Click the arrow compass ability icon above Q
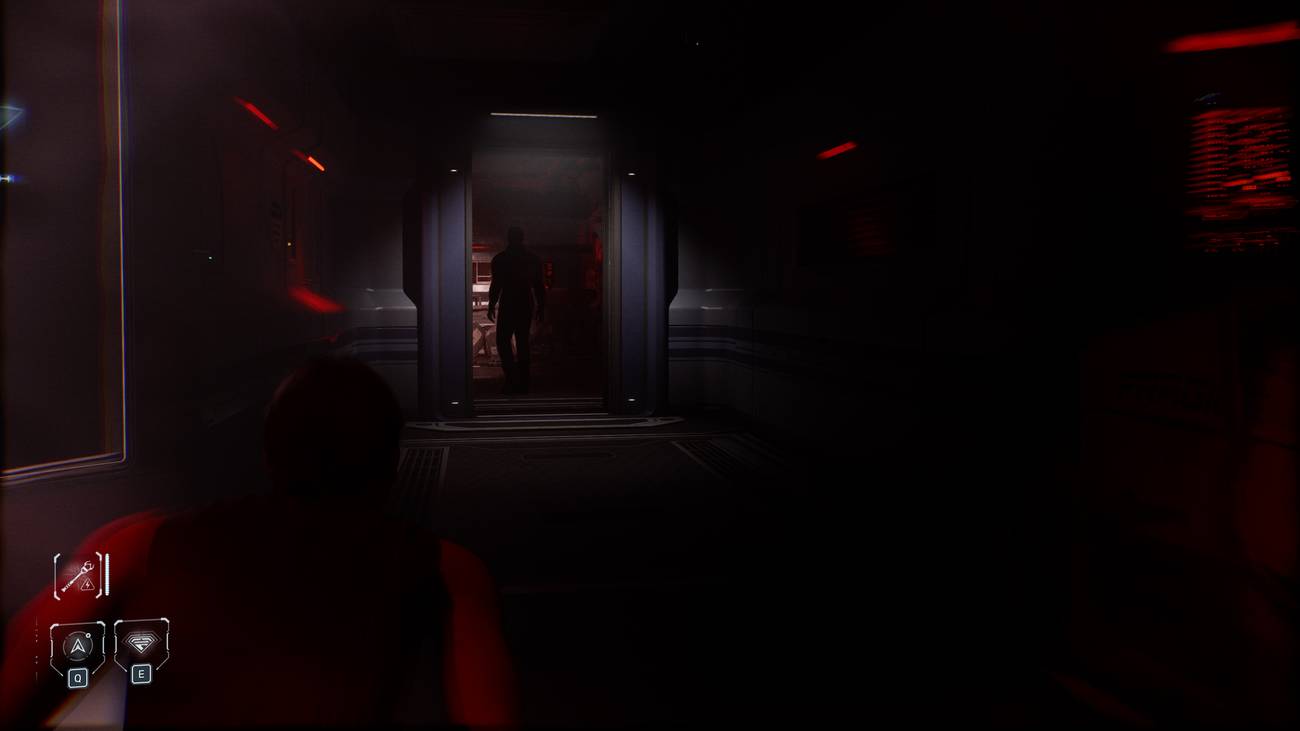The width and height of the screenshot is (1300, 731). [78, 644]
